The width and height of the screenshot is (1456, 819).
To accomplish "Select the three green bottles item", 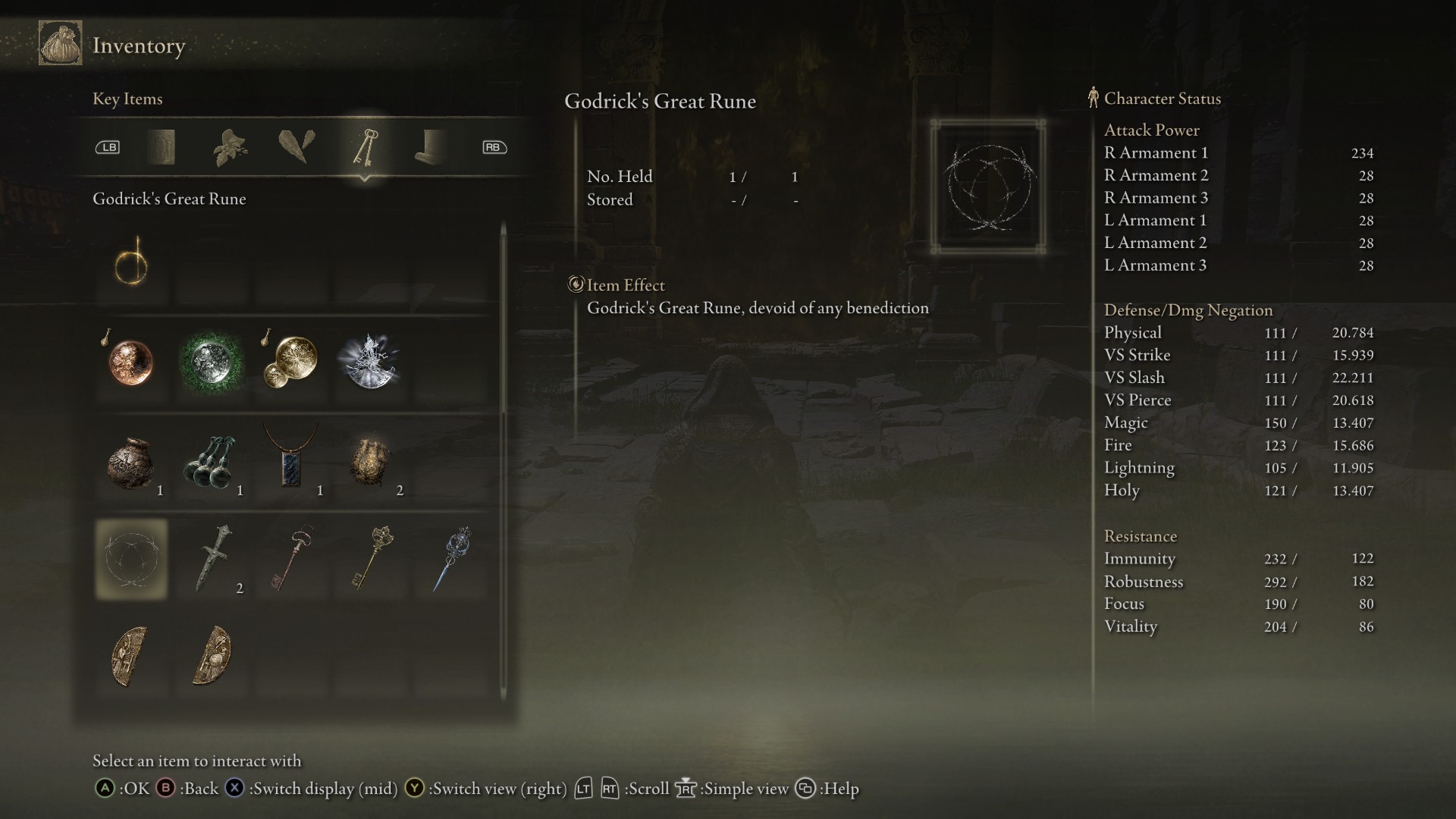I will pyautogui.click(x=211, y=462).
